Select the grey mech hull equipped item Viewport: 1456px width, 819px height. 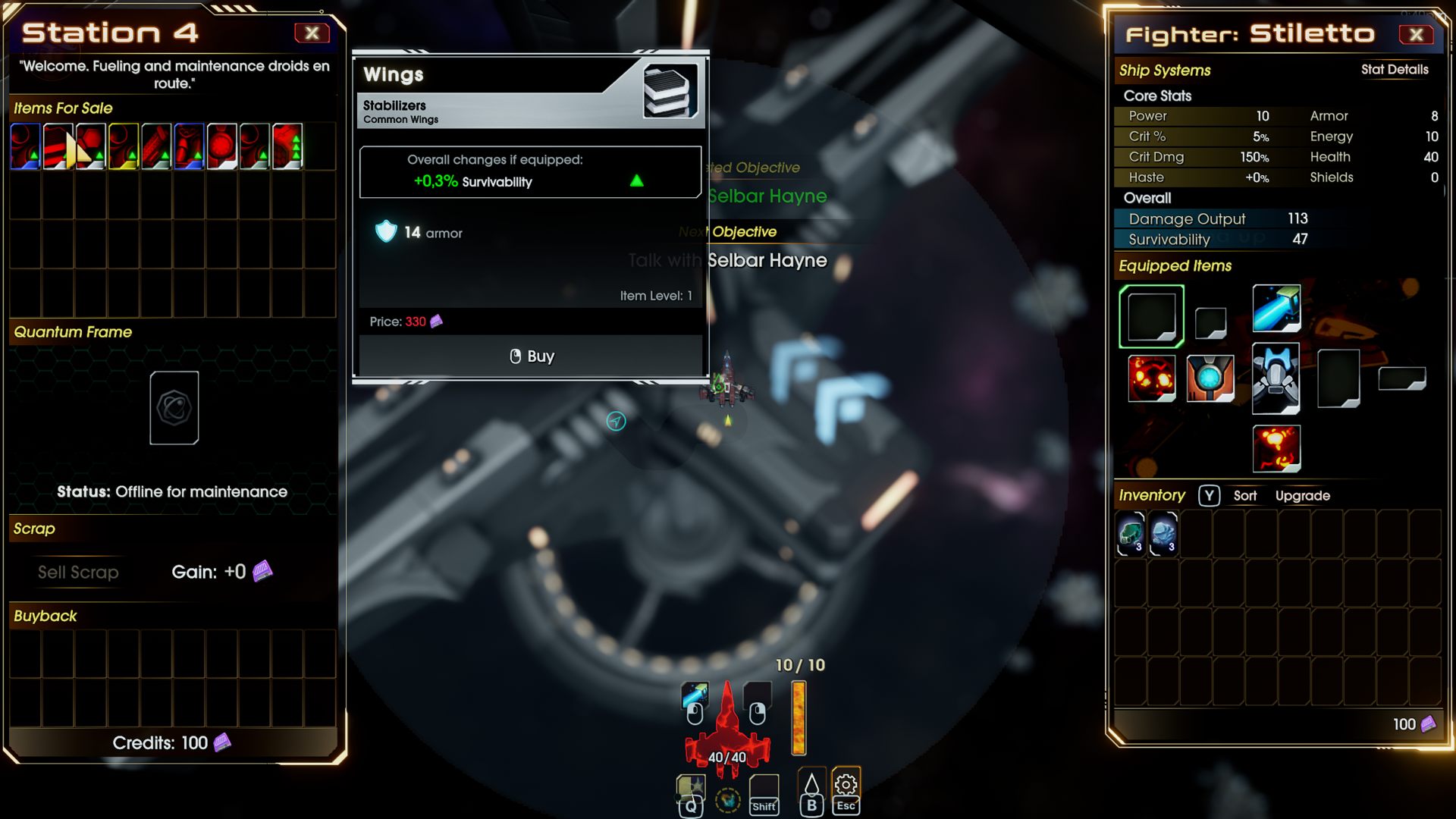1276,378
